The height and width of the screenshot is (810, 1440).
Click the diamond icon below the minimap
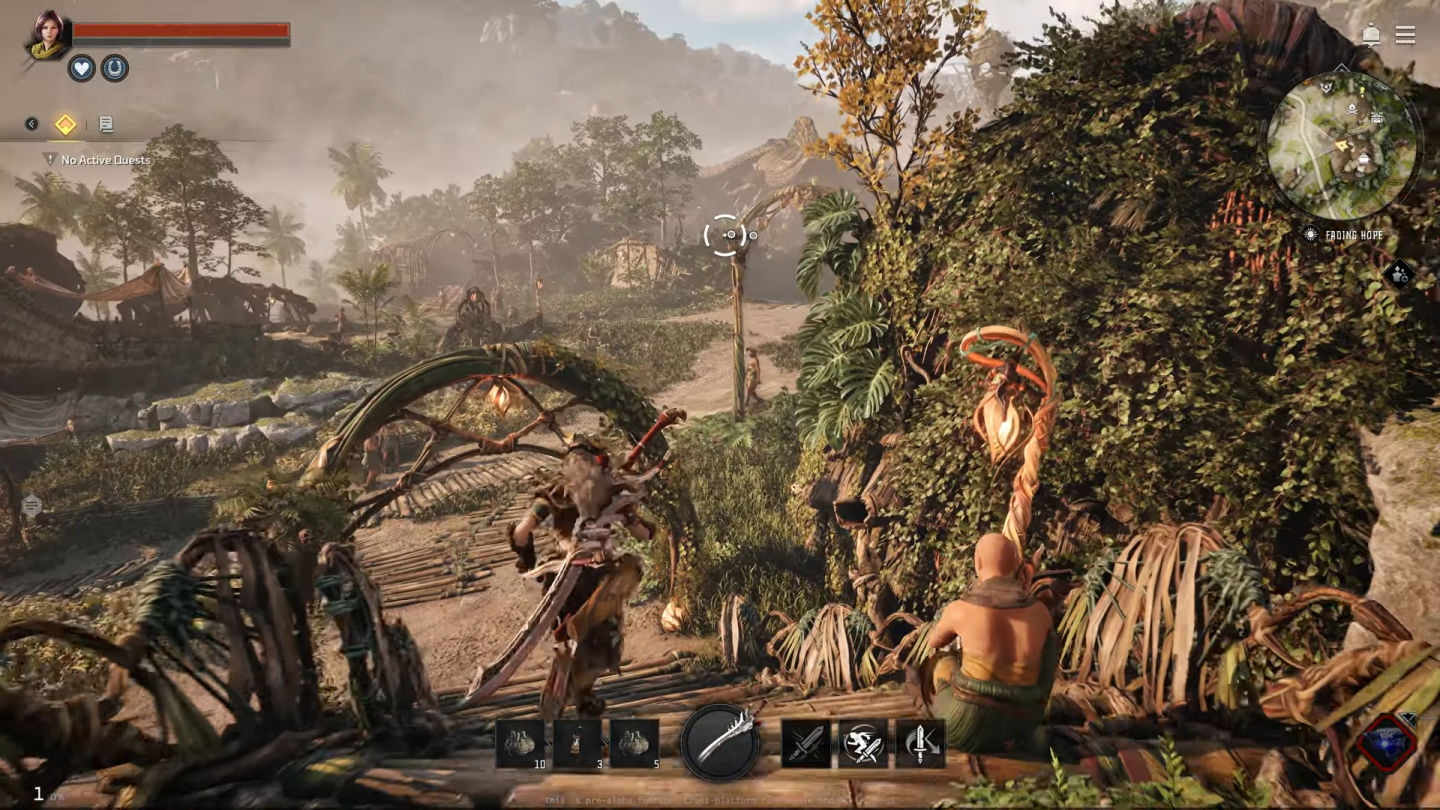(x=1399, y=273)
